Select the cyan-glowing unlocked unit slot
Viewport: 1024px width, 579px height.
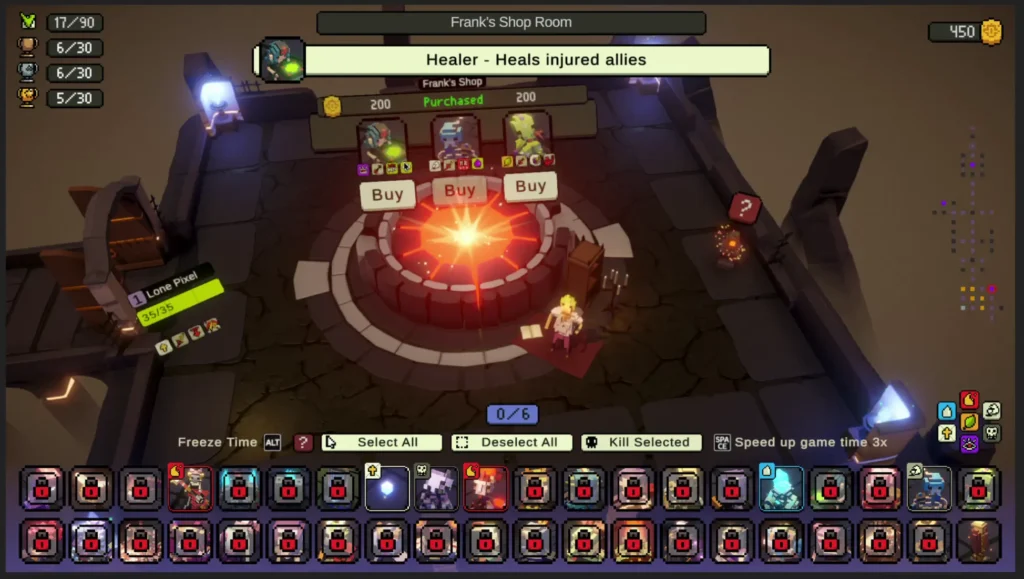point(781,489)
